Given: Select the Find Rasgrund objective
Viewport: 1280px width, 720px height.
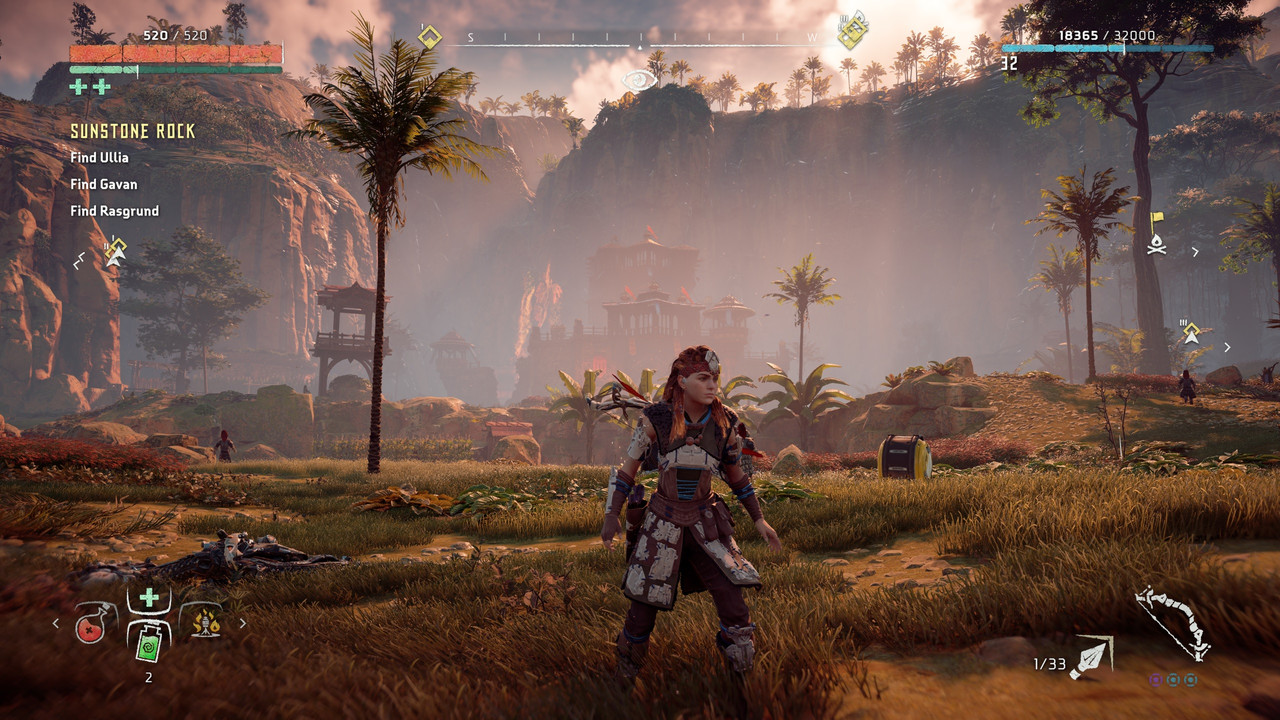Looking at the screenshot, I should point(114,211).
